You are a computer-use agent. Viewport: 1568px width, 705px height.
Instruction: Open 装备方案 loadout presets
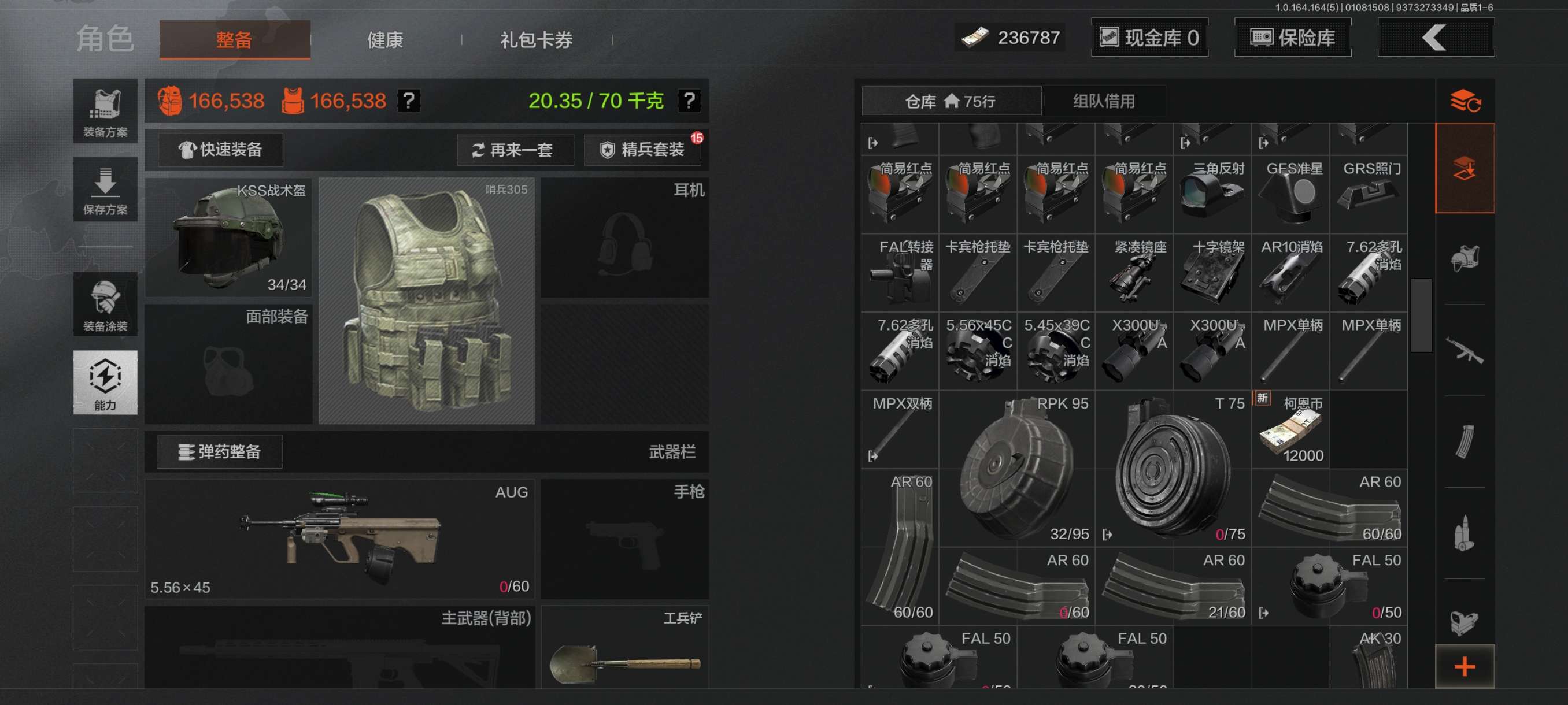coord(105,112)
